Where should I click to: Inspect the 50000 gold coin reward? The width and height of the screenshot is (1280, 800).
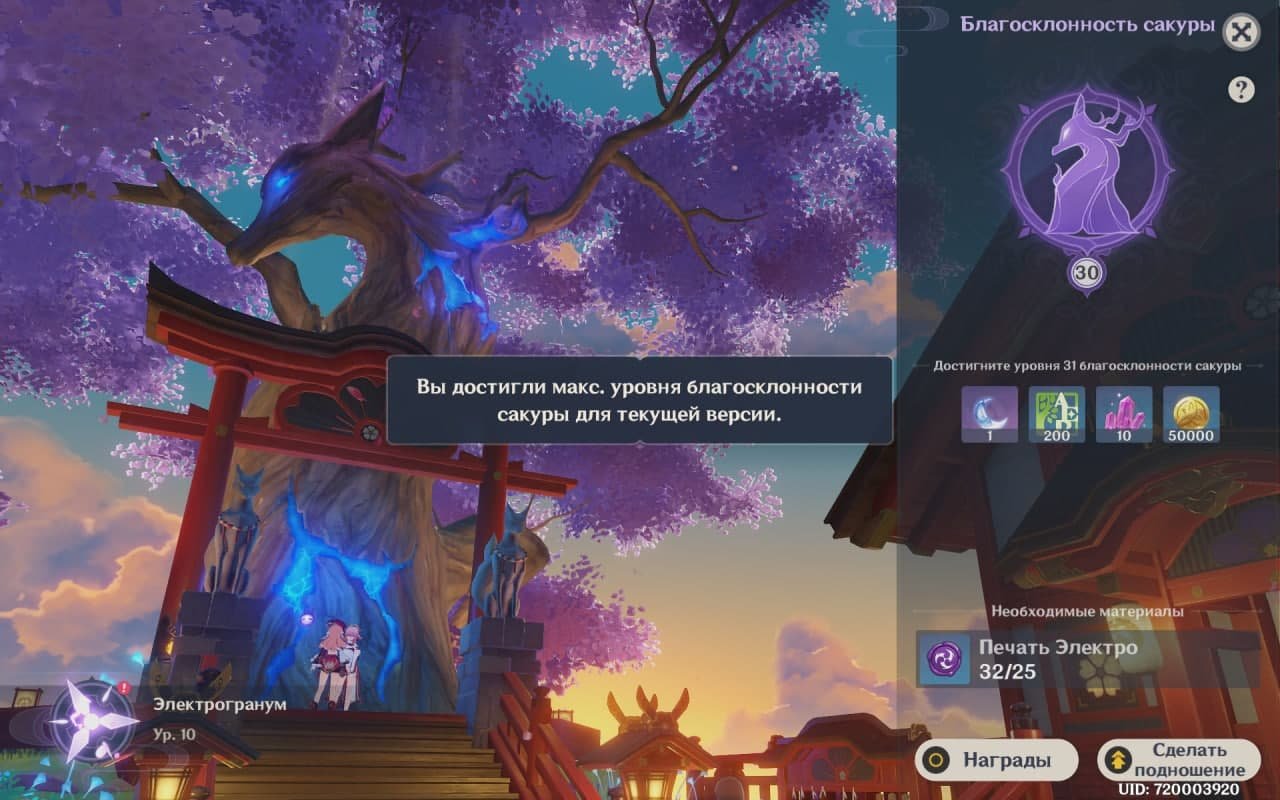coord(1191,414)
